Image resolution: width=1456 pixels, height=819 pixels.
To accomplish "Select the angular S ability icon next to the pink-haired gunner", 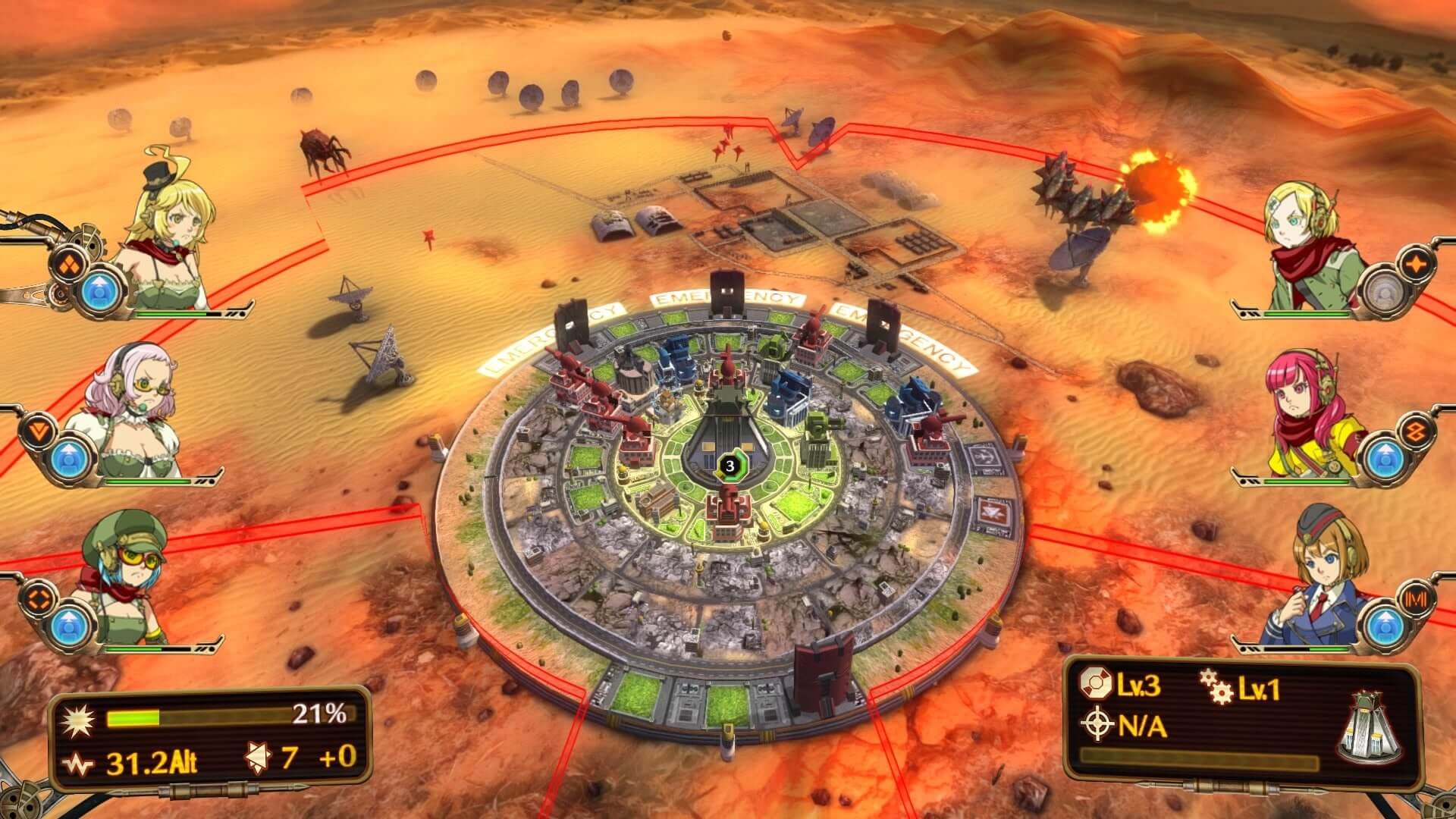I will pos(1418,429).
